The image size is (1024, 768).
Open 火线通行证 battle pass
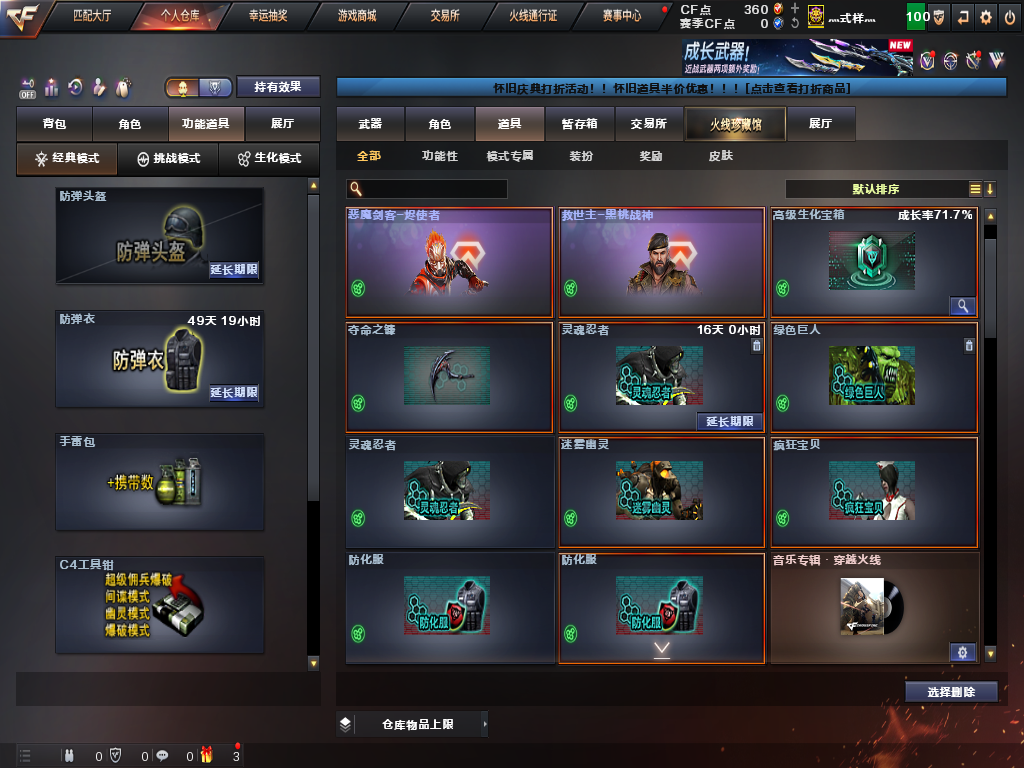(x=533, y=16)
